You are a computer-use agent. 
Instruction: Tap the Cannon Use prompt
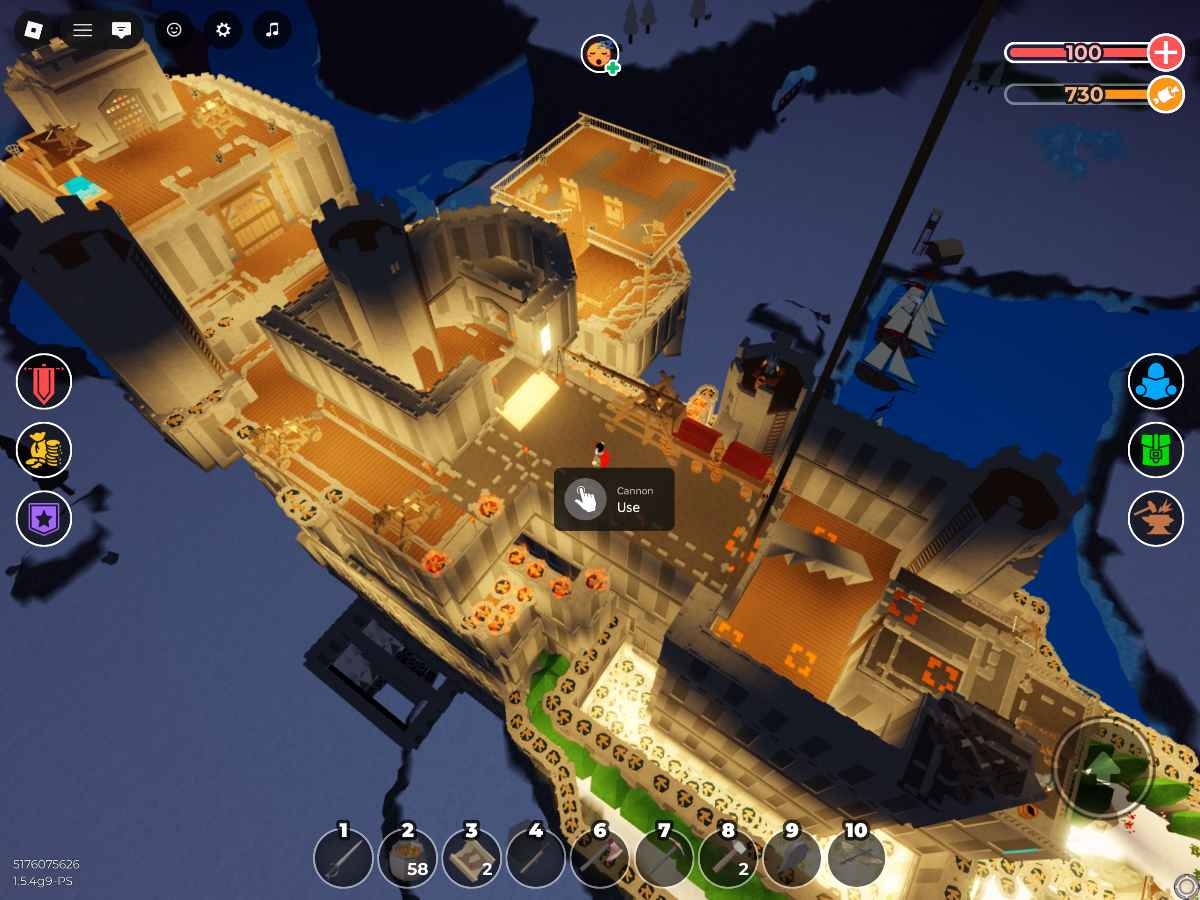[614, 499]
